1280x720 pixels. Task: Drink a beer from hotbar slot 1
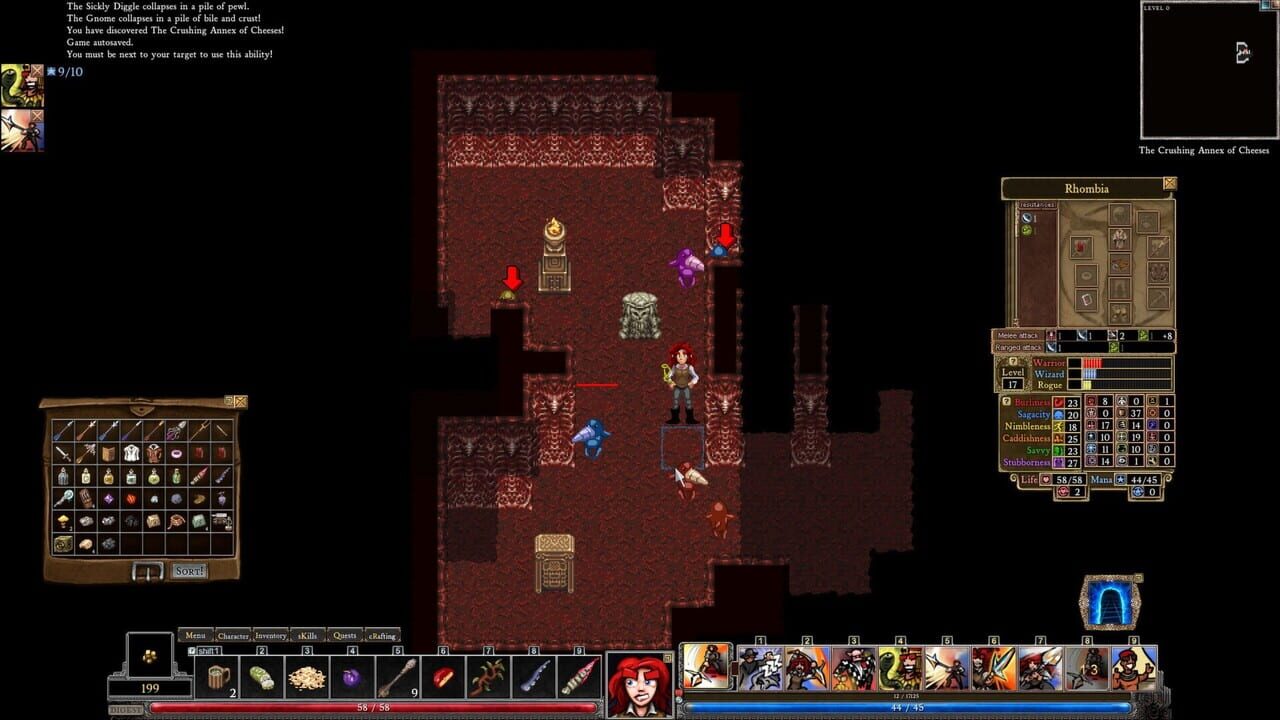[218, 677]
